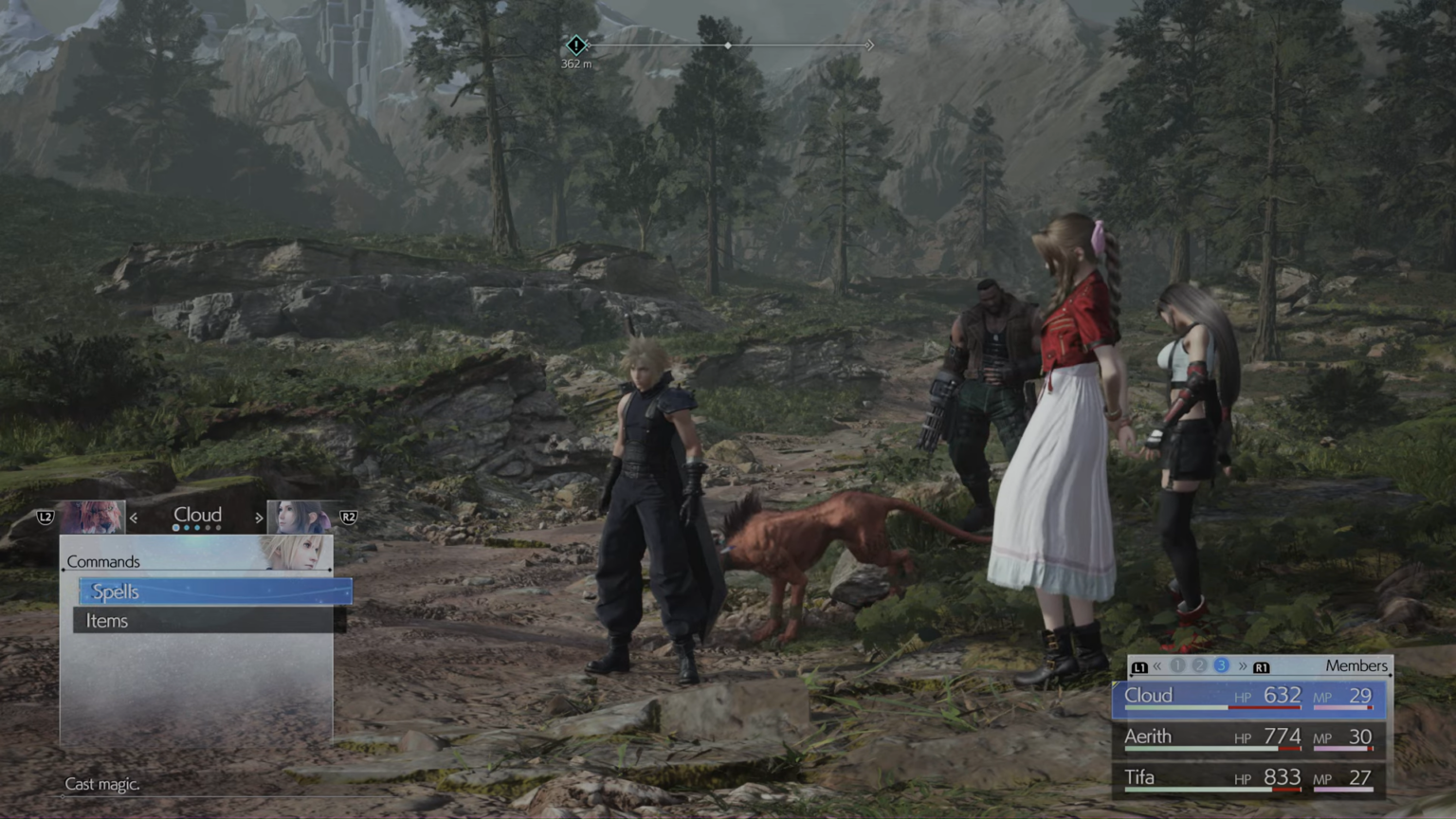Click the left arrow next to Cloud's name

tap(134, 518)
